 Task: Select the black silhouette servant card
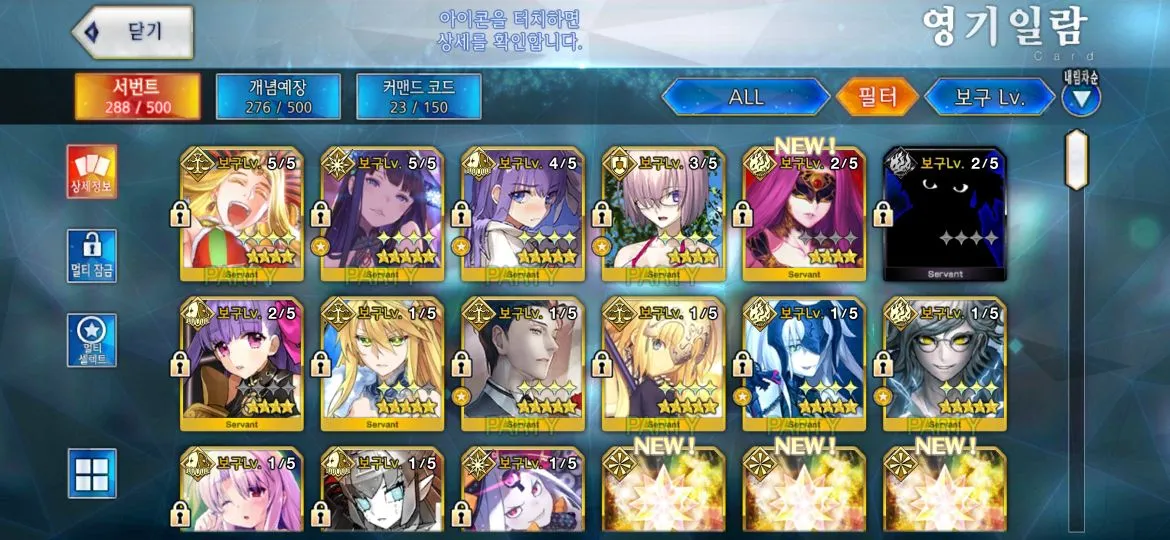pyautogui.click(x=945, y=214)
